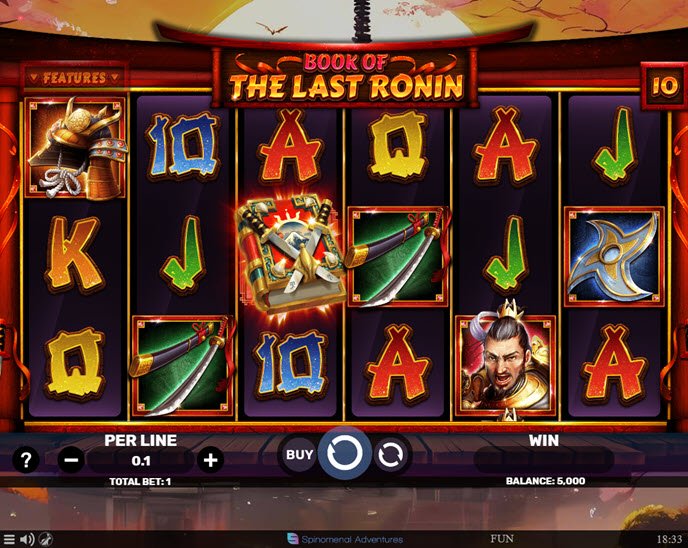This screenshot has height=548, width=688.
Task: Activate the autoplay button
Action: [x=392, y=455]
